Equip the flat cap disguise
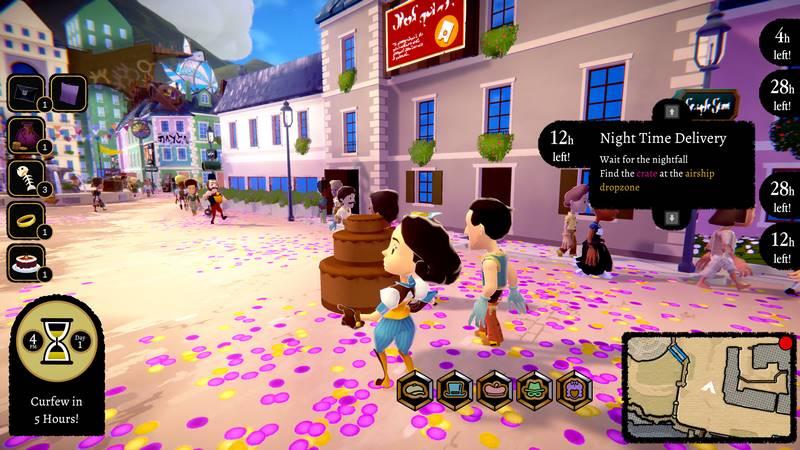800x450 pixels. click(415, 388)
